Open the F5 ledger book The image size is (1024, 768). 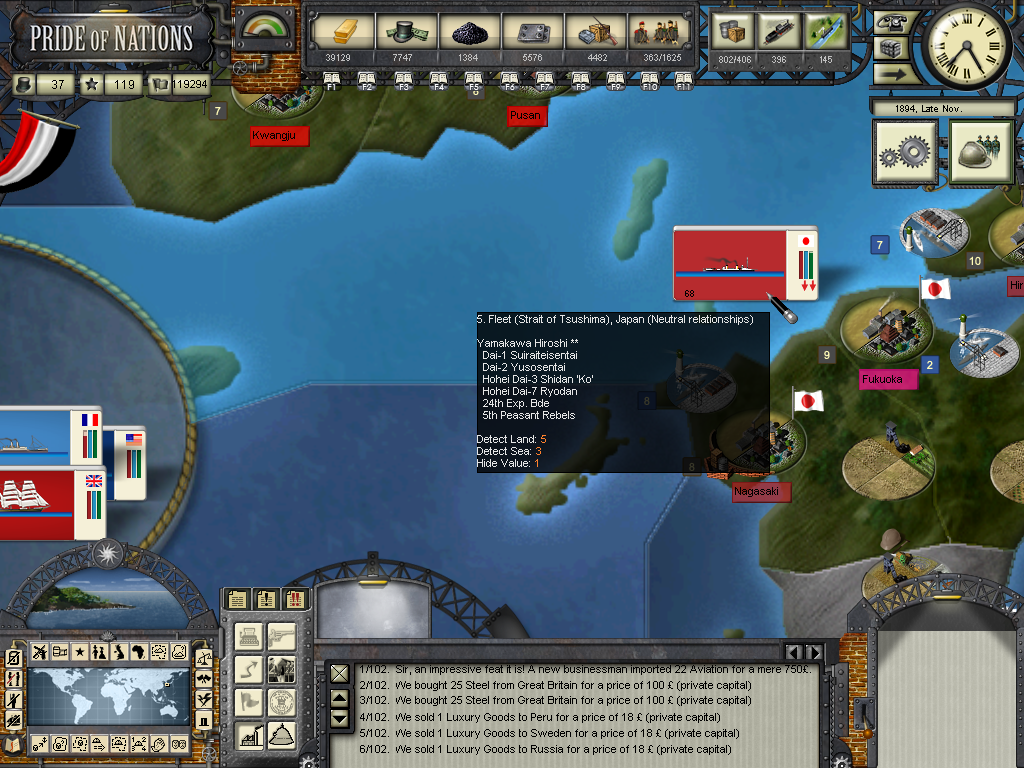[x=474, y=80]
